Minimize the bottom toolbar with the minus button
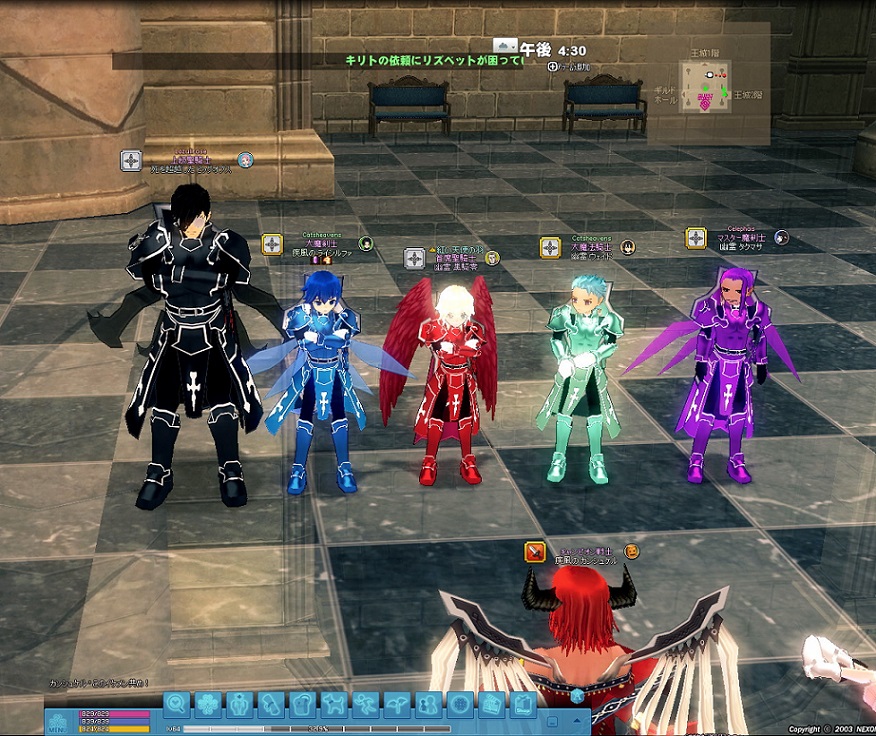The height and width of the screenshot is (736, 876). [x=553, y=720]
